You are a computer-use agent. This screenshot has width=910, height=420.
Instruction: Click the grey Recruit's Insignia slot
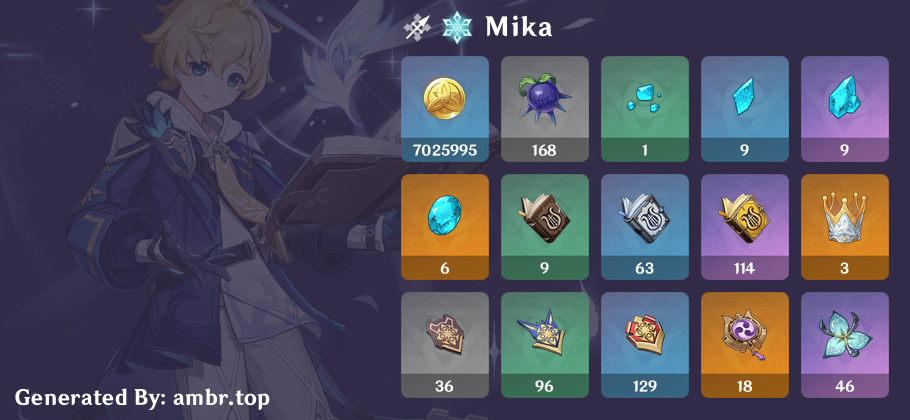tap(445, 345)
